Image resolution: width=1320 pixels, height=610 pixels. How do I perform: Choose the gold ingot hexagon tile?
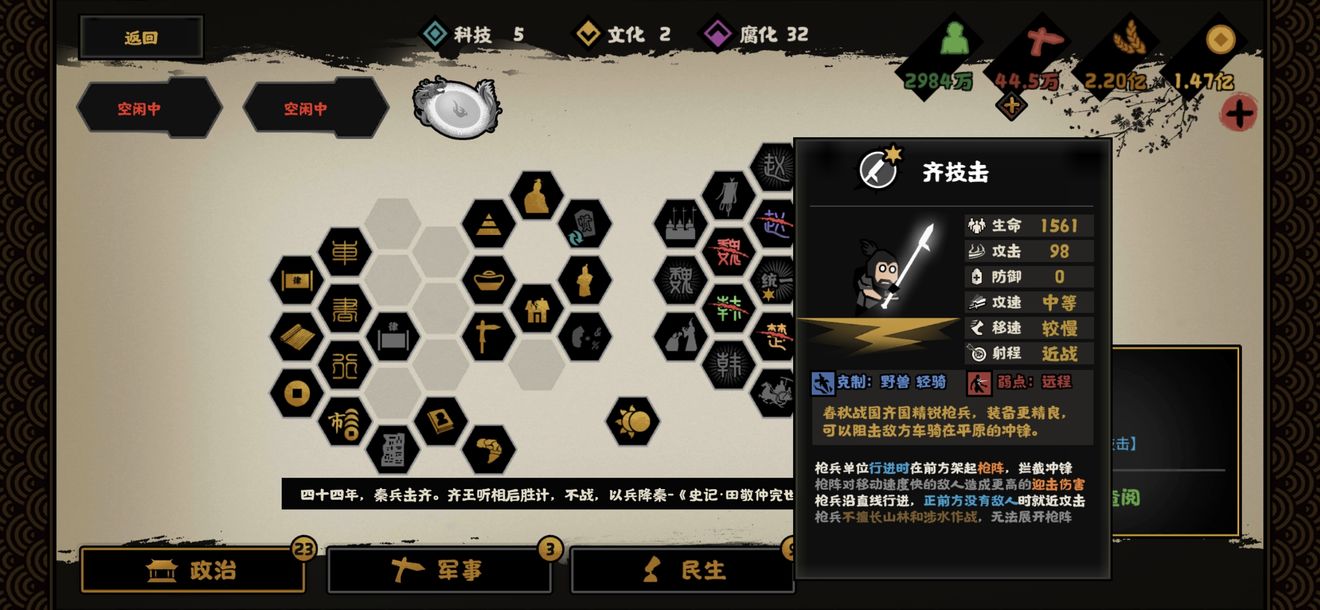[x=489, y=281]
